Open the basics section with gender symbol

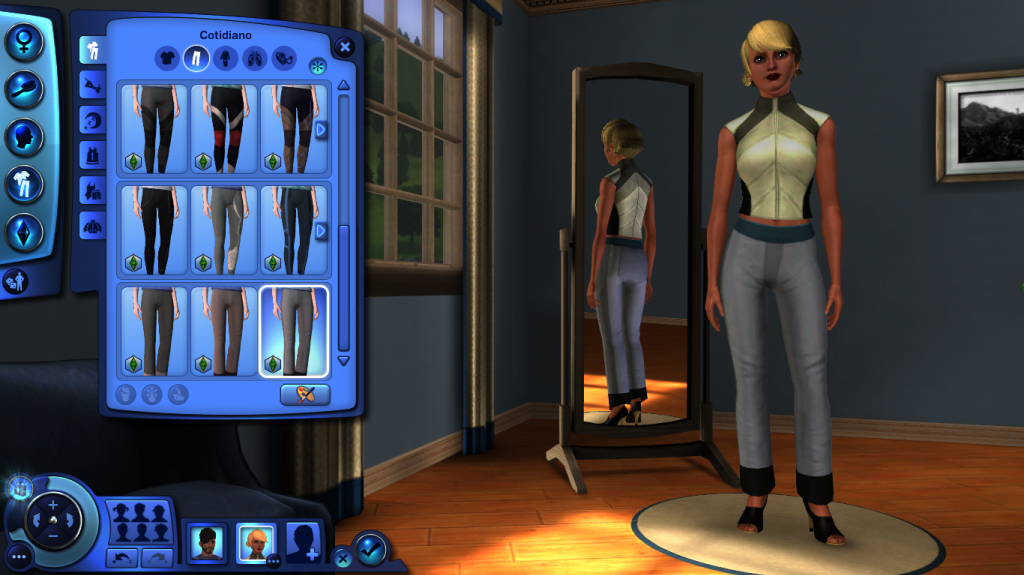click(23, 42)
